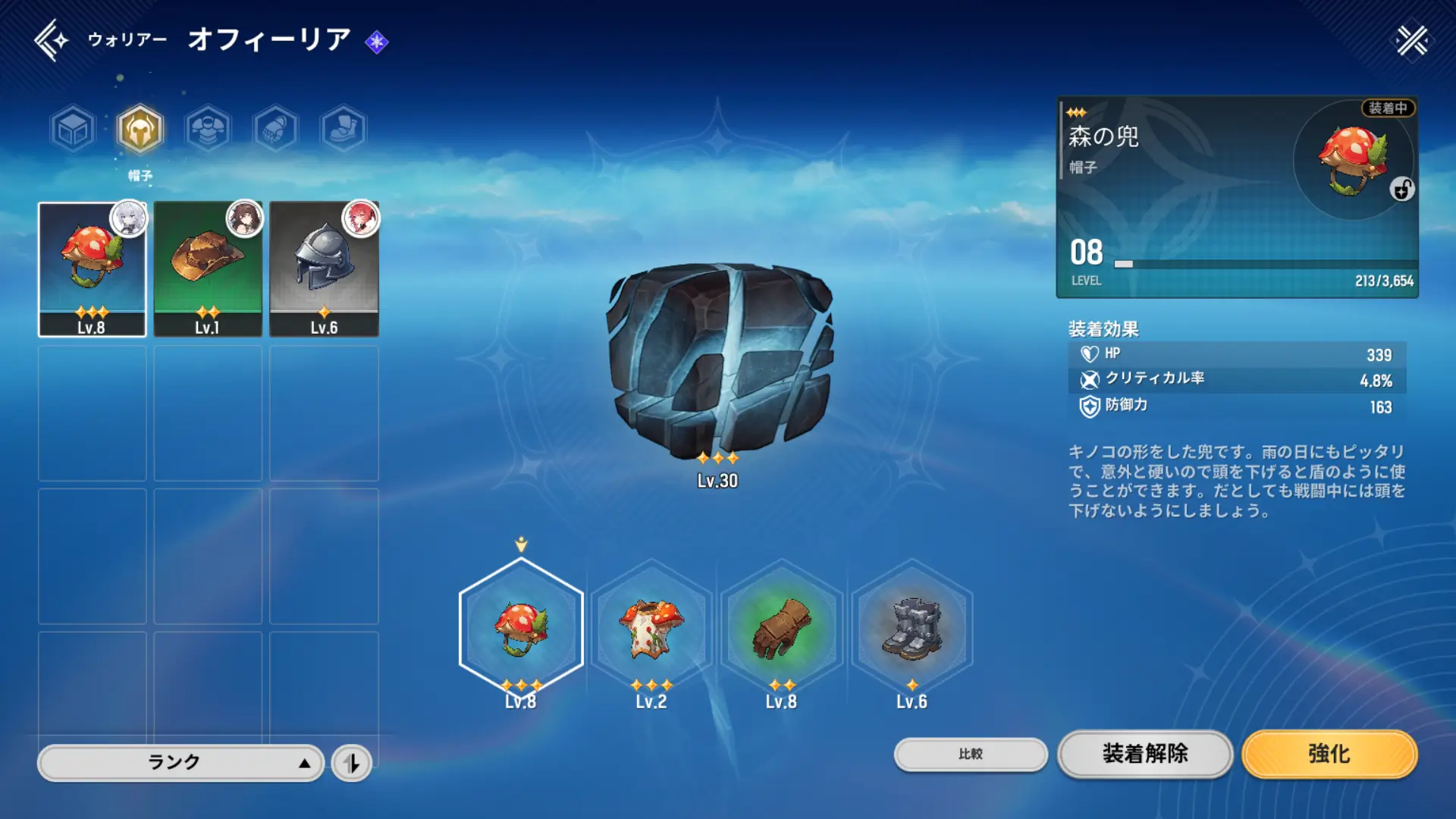Image resolution: width=1456 pixels, height=819 pixels.
Task: Select the mushroom helmet Lv.8 in inventory
Action: (92, 268)
